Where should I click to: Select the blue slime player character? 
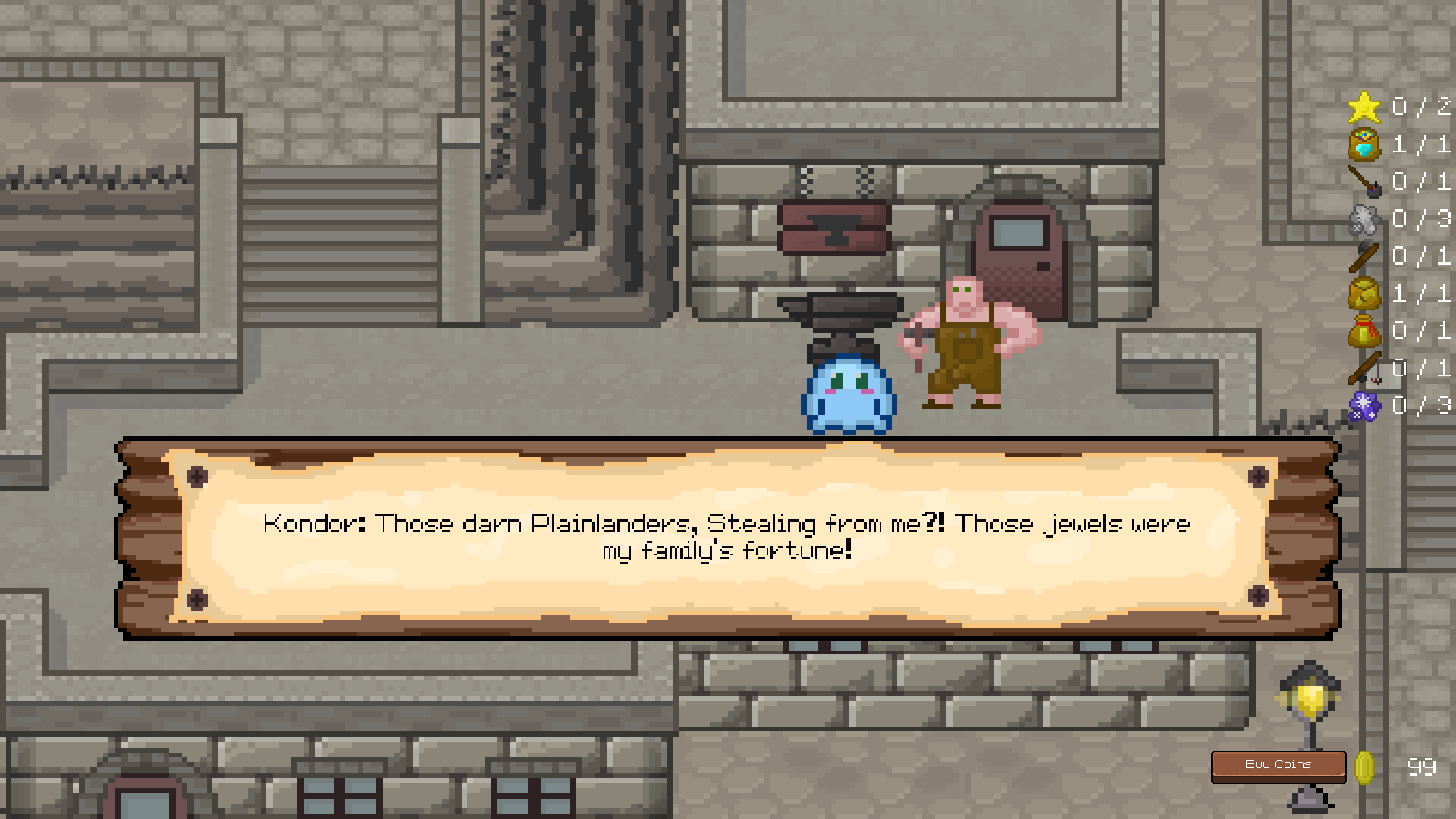coord(847,394)
